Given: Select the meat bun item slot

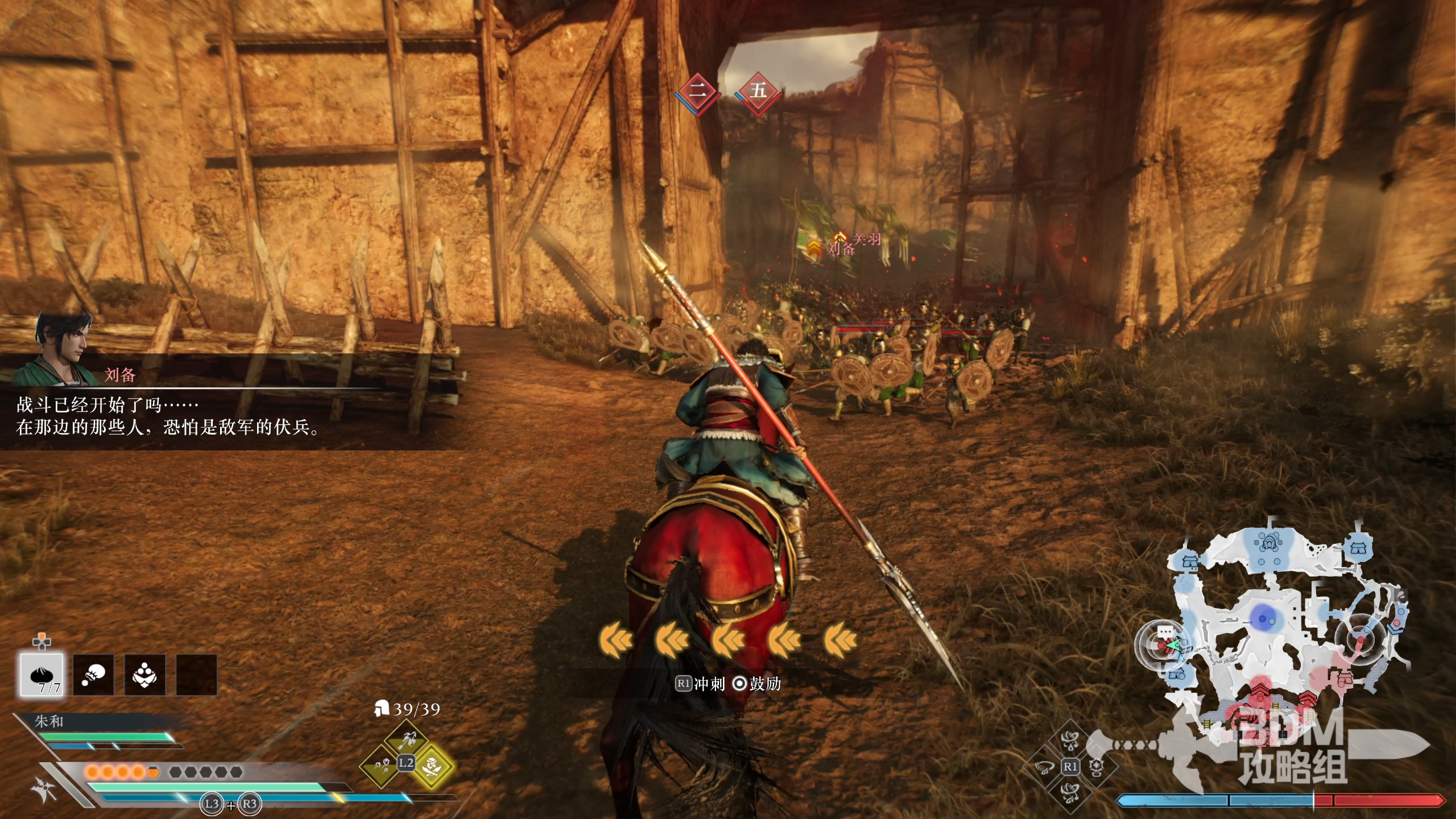Looking at the screenshot, I should coord(42,675).
